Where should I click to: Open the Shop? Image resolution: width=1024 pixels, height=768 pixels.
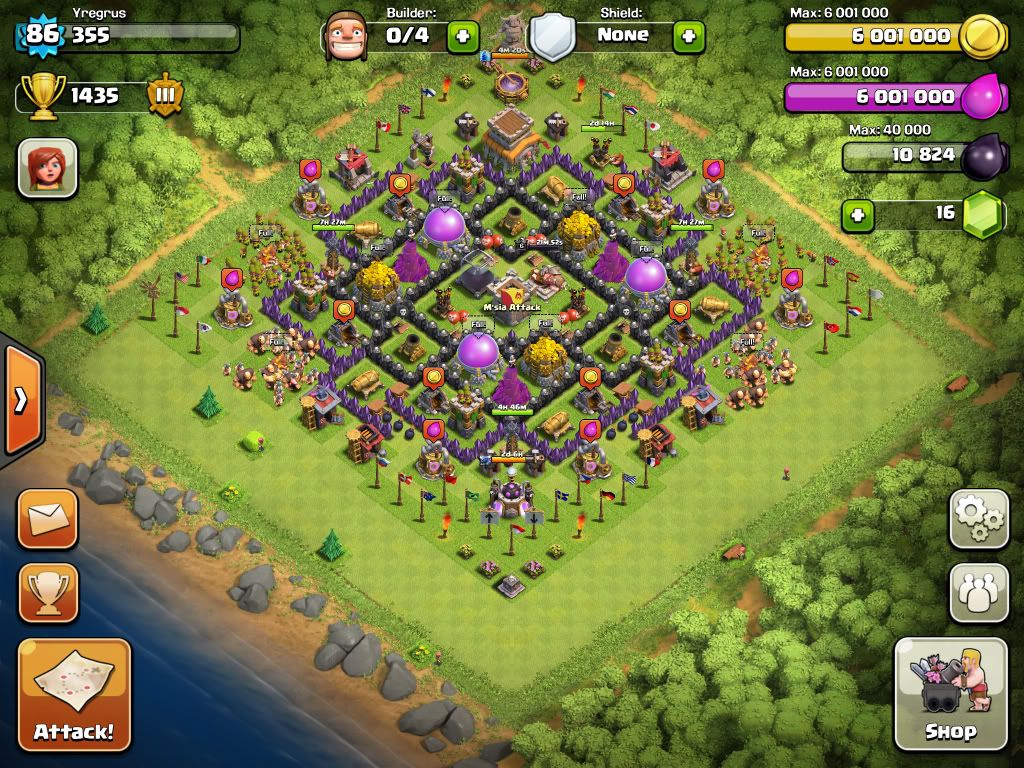(x=950, y=693)
